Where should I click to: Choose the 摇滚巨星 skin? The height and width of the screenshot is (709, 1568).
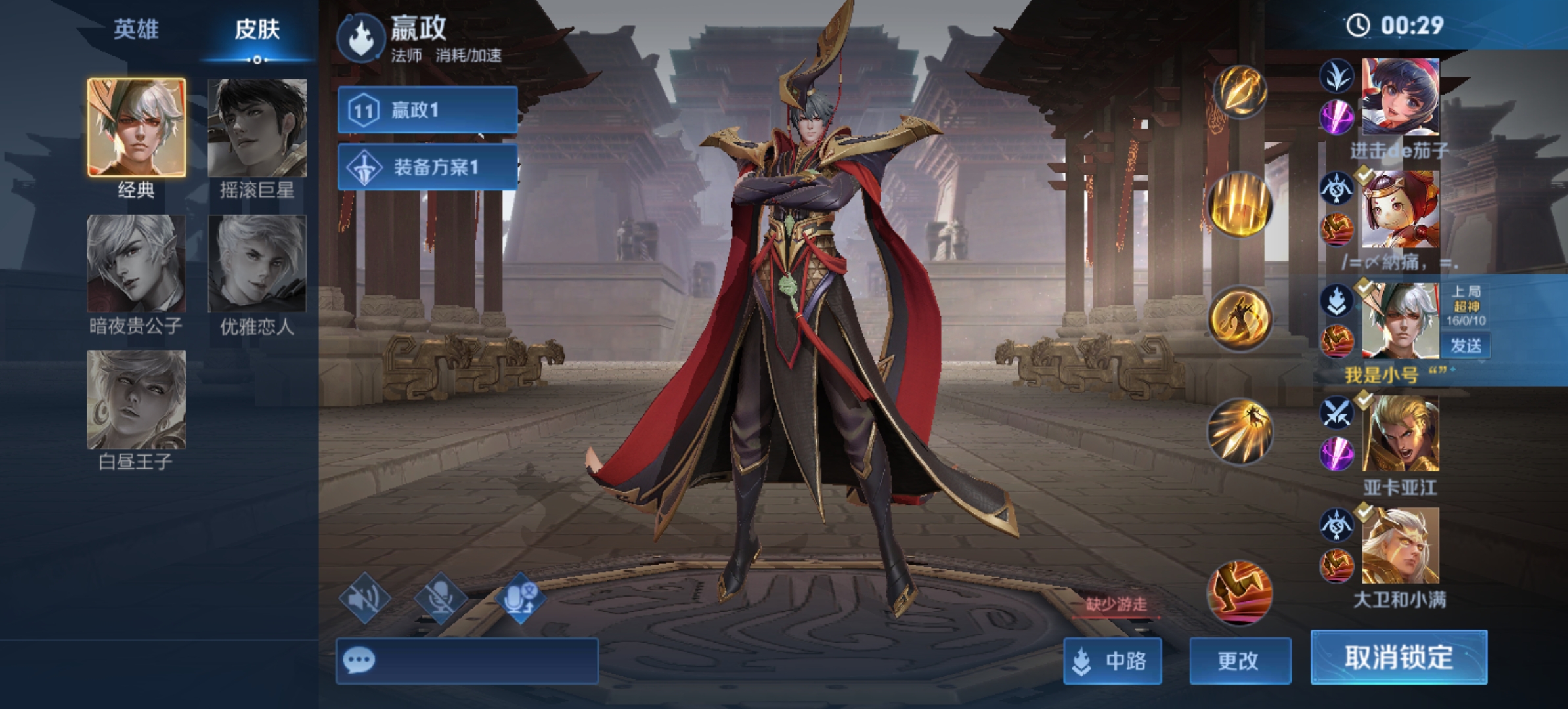[x=257, y=128]
